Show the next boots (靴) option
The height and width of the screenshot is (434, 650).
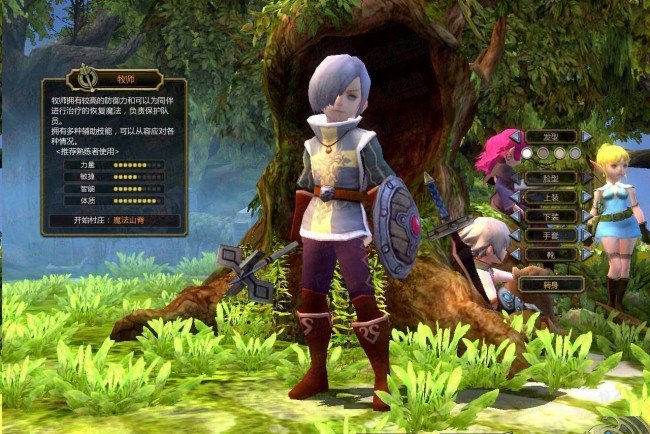587,254
